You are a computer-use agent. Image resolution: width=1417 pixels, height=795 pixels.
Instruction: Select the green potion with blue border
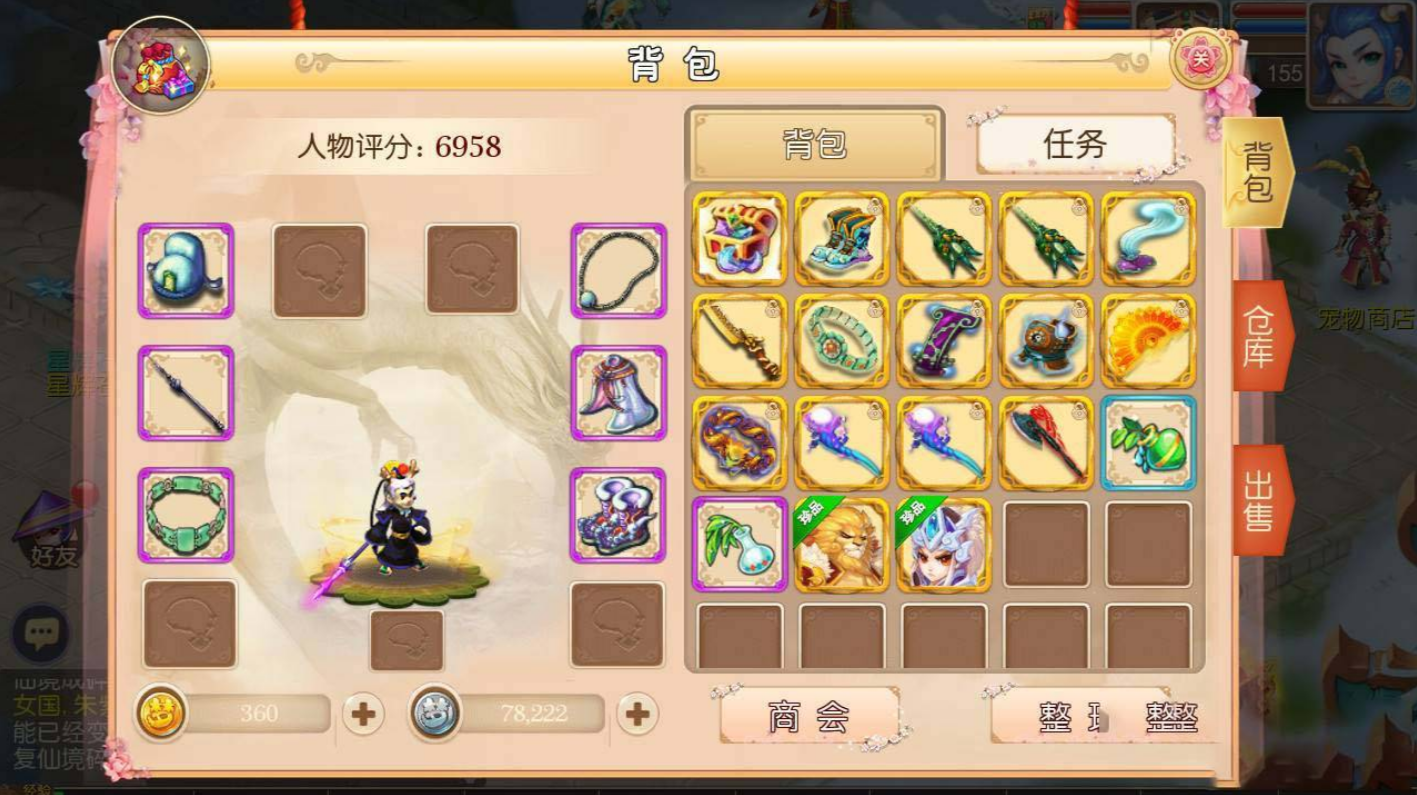pyautogui.click(x=1148, y=446)
